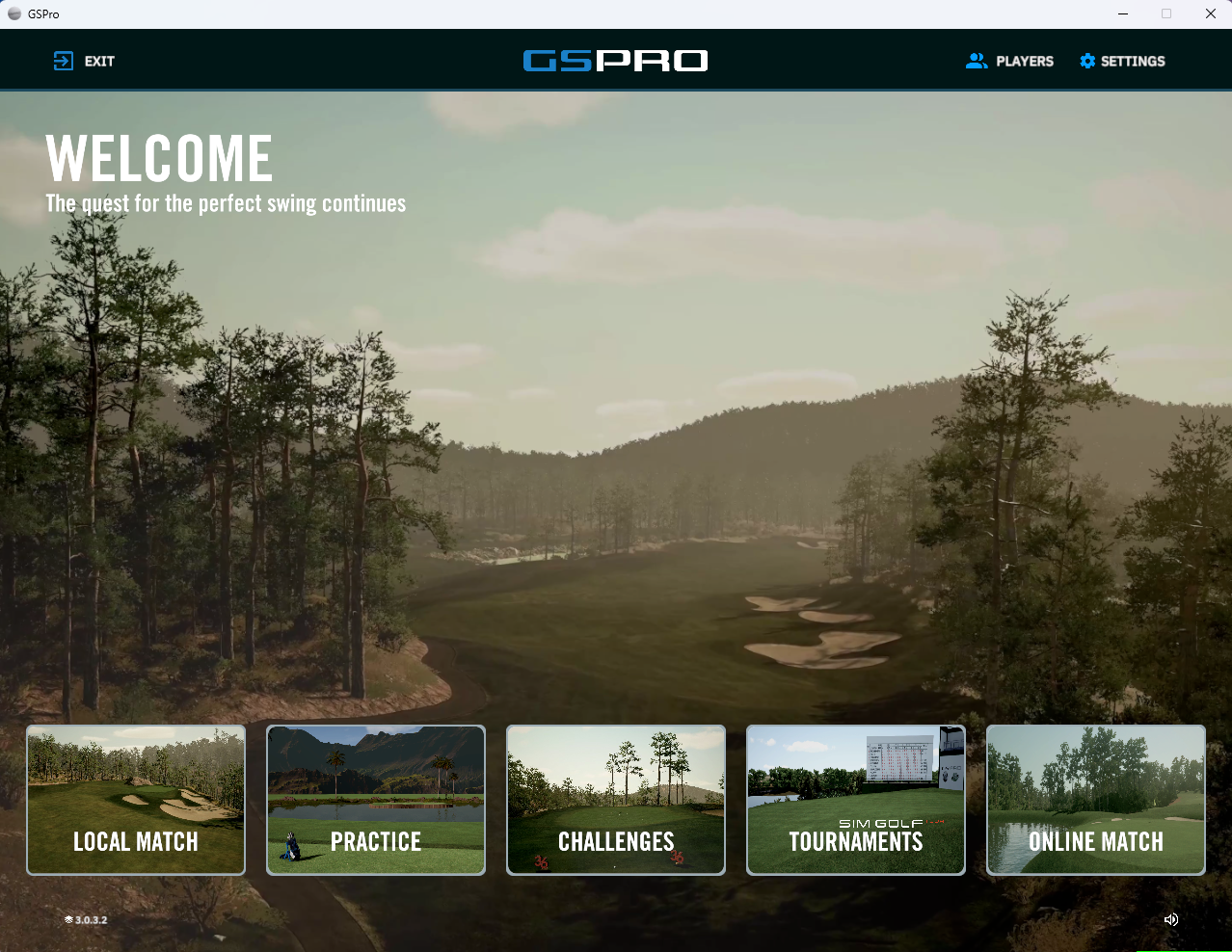Screen dimensions: 1232x952
Task: Open the Players menu
Action: pyautogui.click(x=1009, y=62)
